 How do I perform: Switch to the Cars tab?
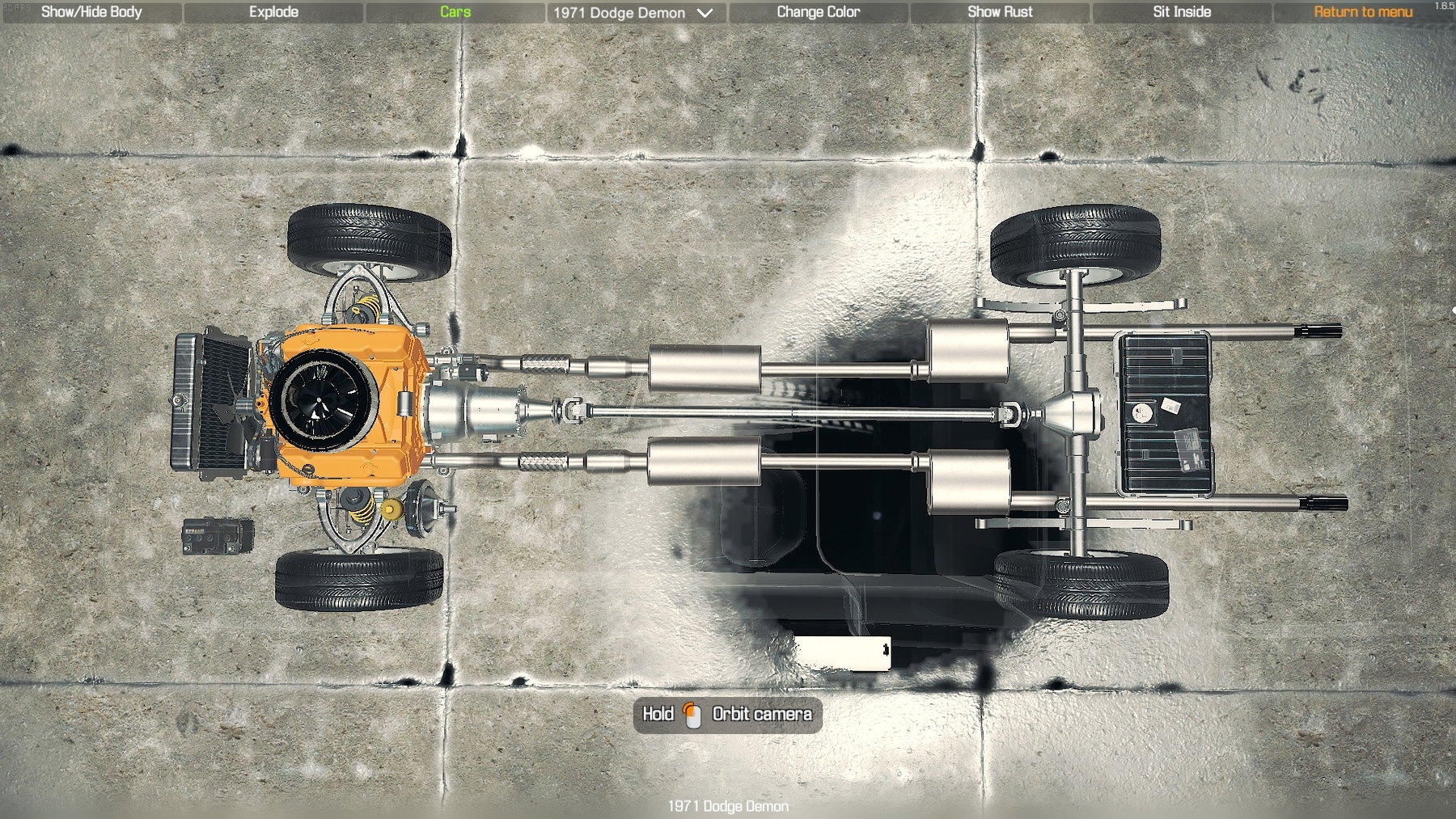tap(455, 12)
